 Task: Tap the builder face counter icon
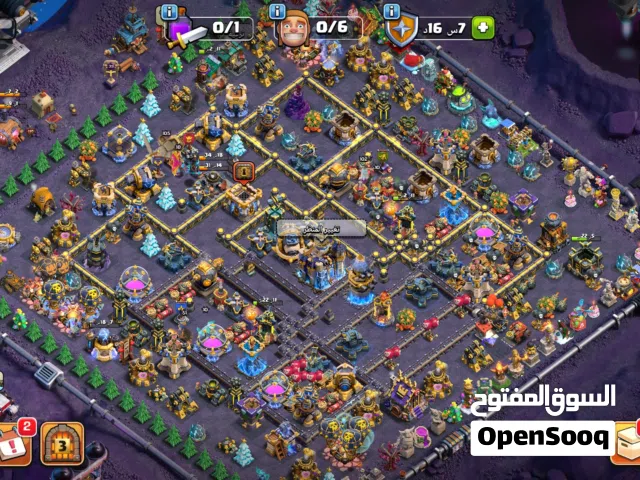coord(294,29)
